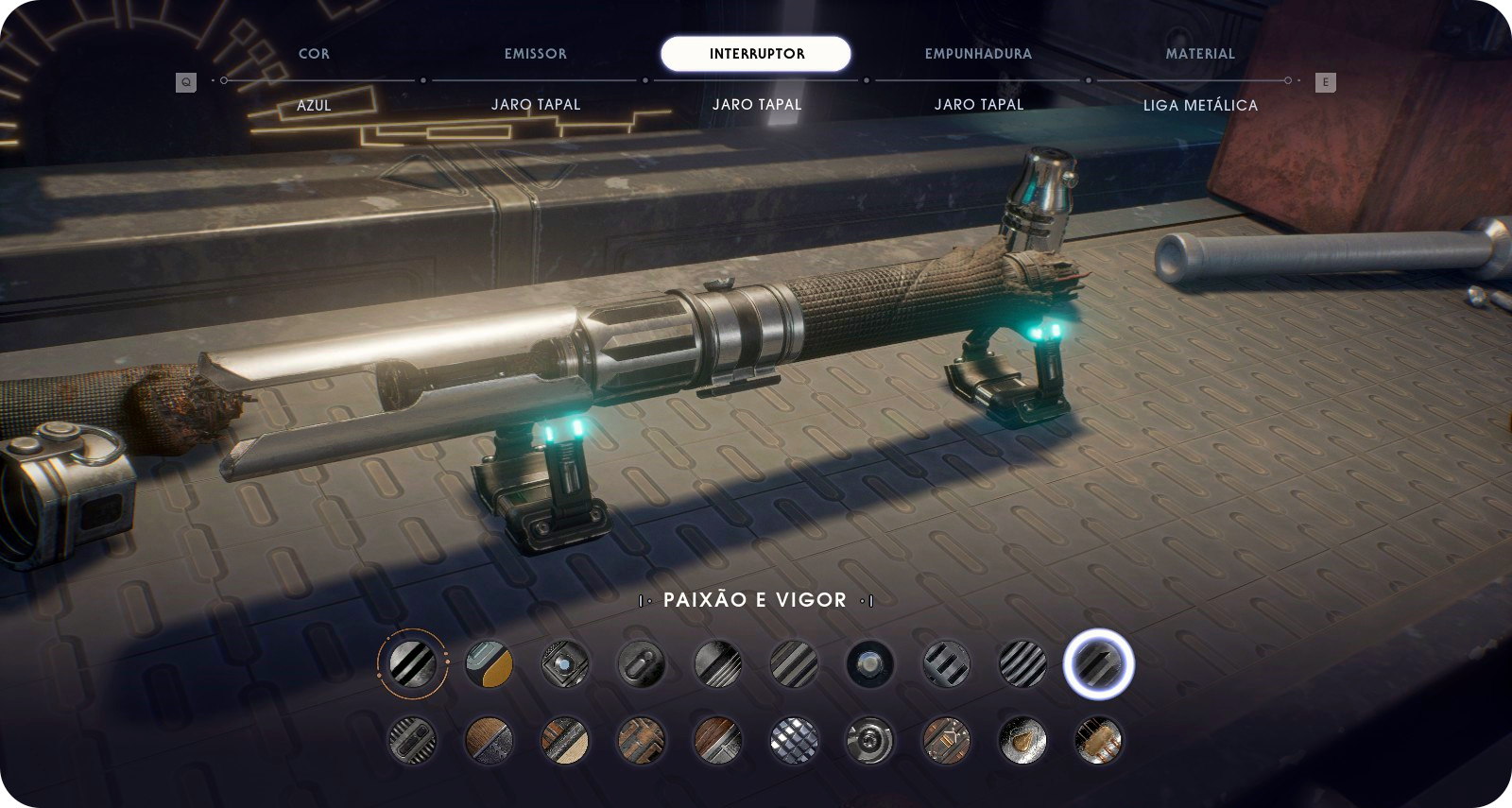Viewport: 1512px width, 808px height.
Task: Open the EMISSOR tab
Action: [536, 54]
